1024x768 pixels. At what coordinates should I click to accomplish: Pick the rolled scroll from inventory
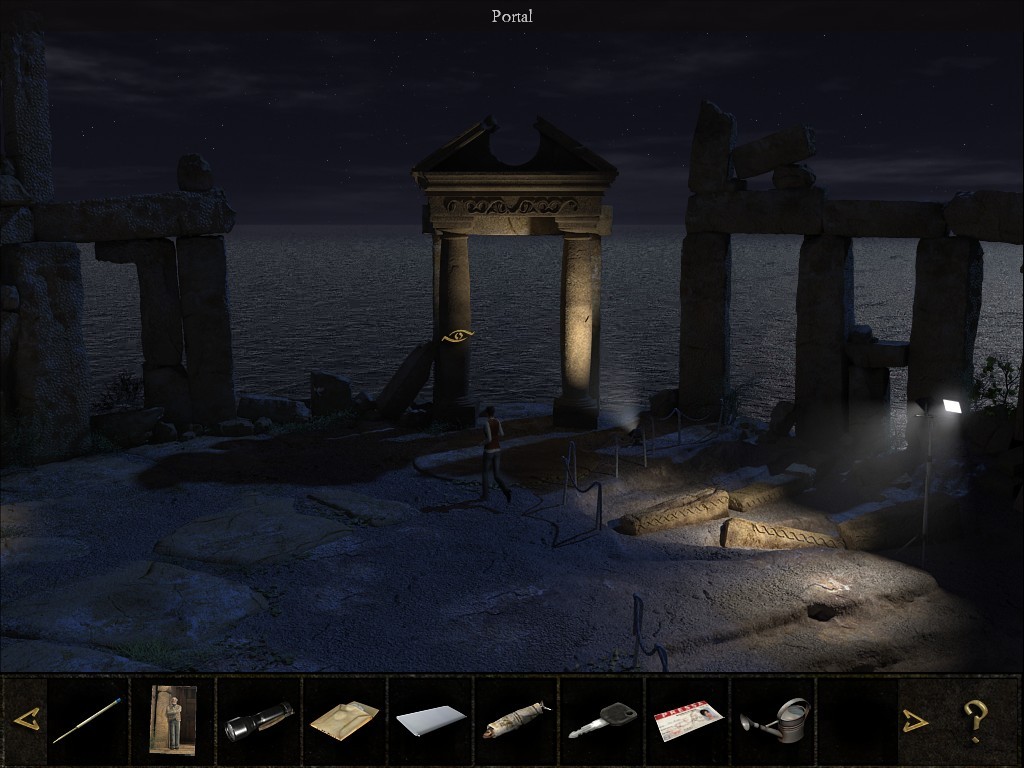[516, 720]
